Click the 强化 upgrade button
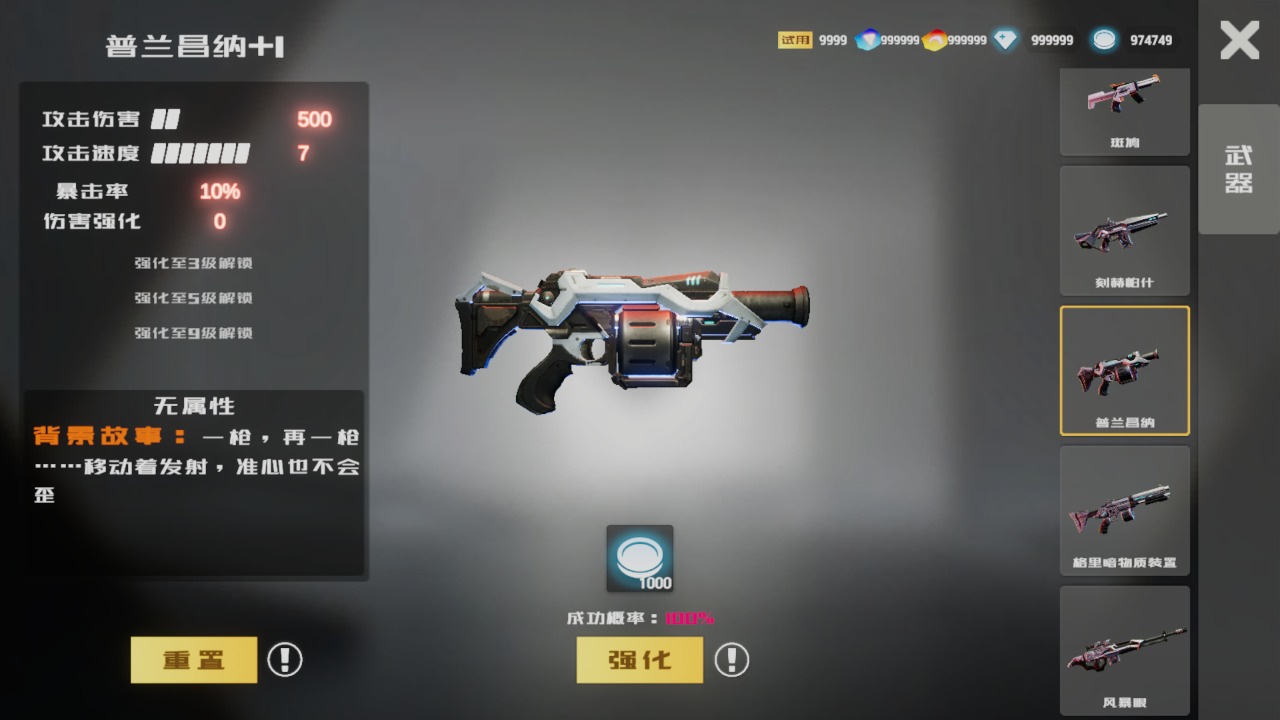The height and width of the screenshot is (720, 1280). point(639,660)
